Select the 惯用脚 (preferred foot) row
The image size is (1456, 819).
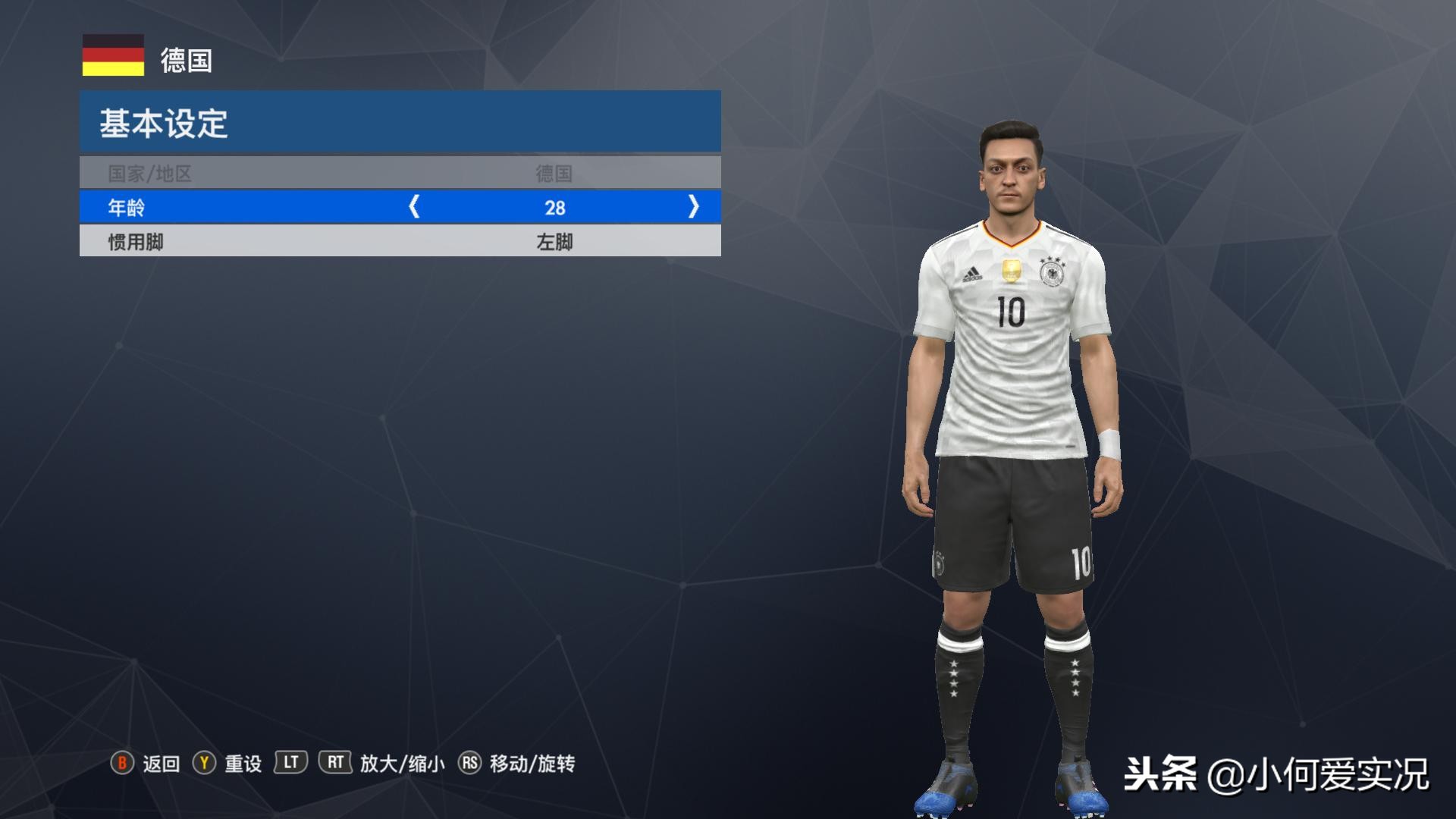click(x=400, y=242)
